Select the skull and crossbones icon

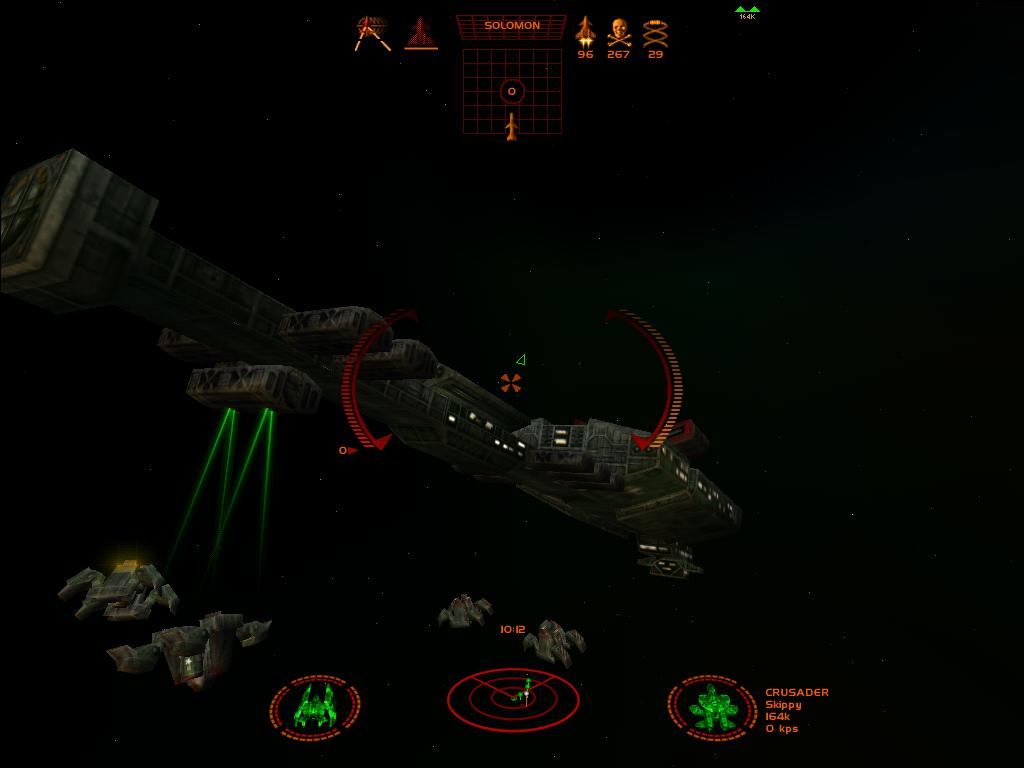619,31
